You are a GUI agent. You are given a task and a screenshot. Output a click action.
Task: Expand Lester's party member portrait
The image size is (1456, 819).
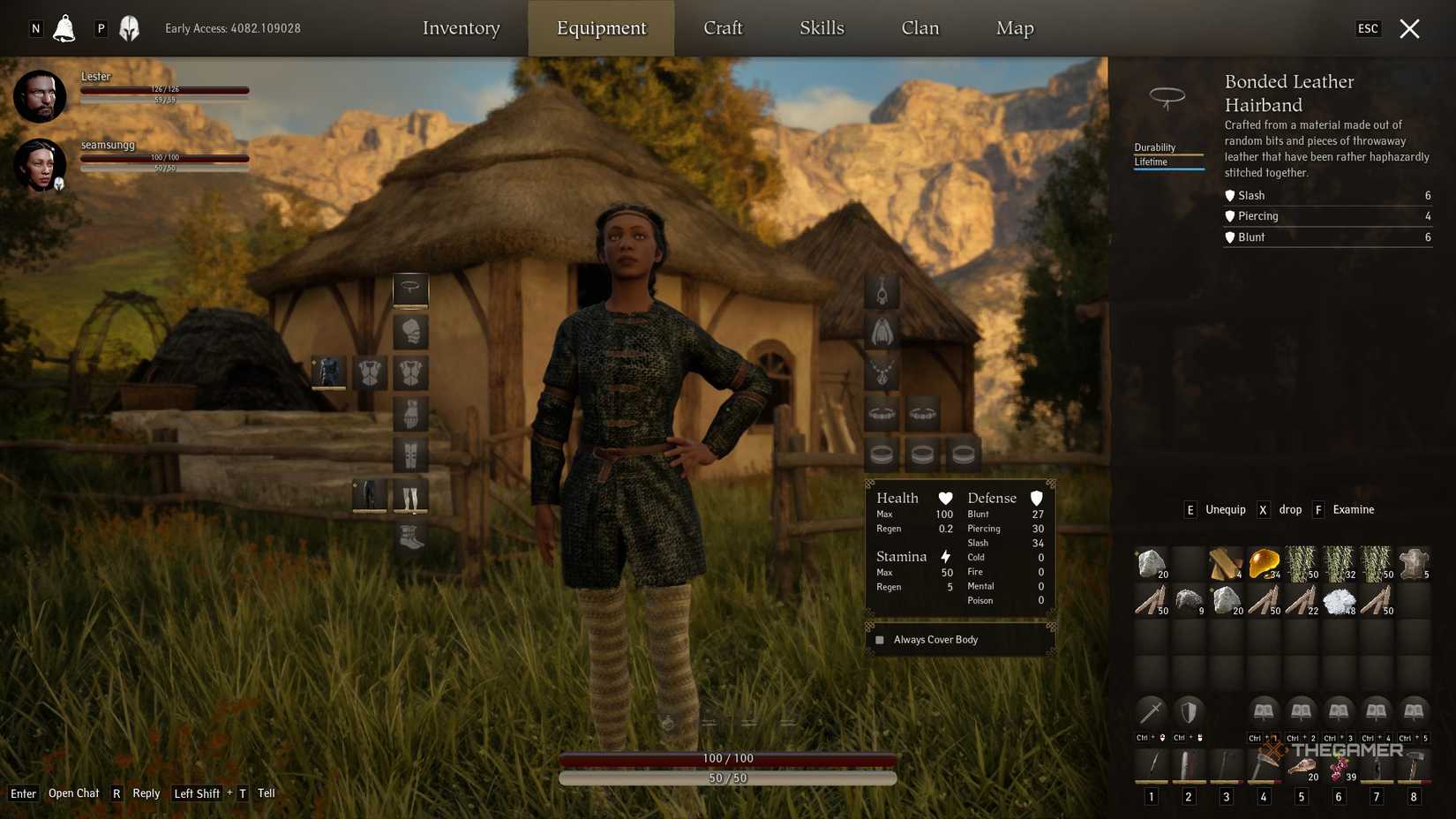coord(40,95)
